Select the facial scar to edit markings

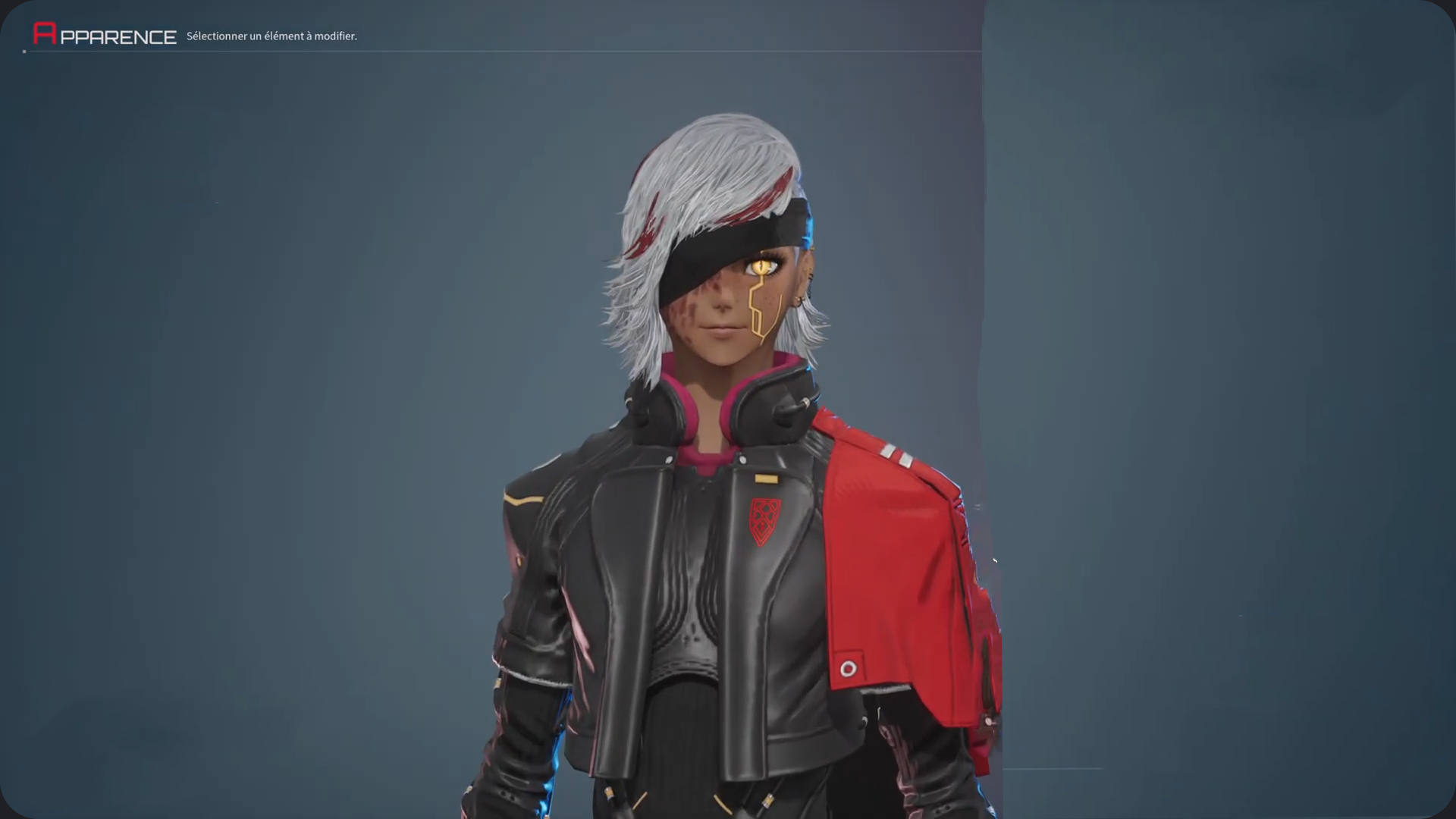(x=694, y=303)
